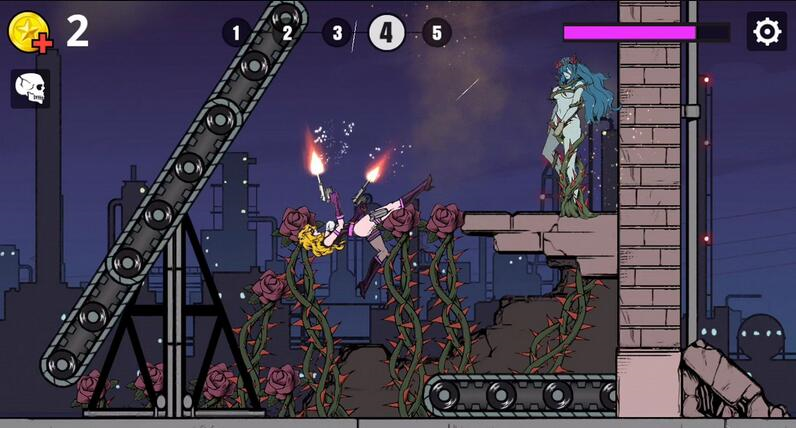
Task: Open the settings gear menu
Action: (766, 32)
